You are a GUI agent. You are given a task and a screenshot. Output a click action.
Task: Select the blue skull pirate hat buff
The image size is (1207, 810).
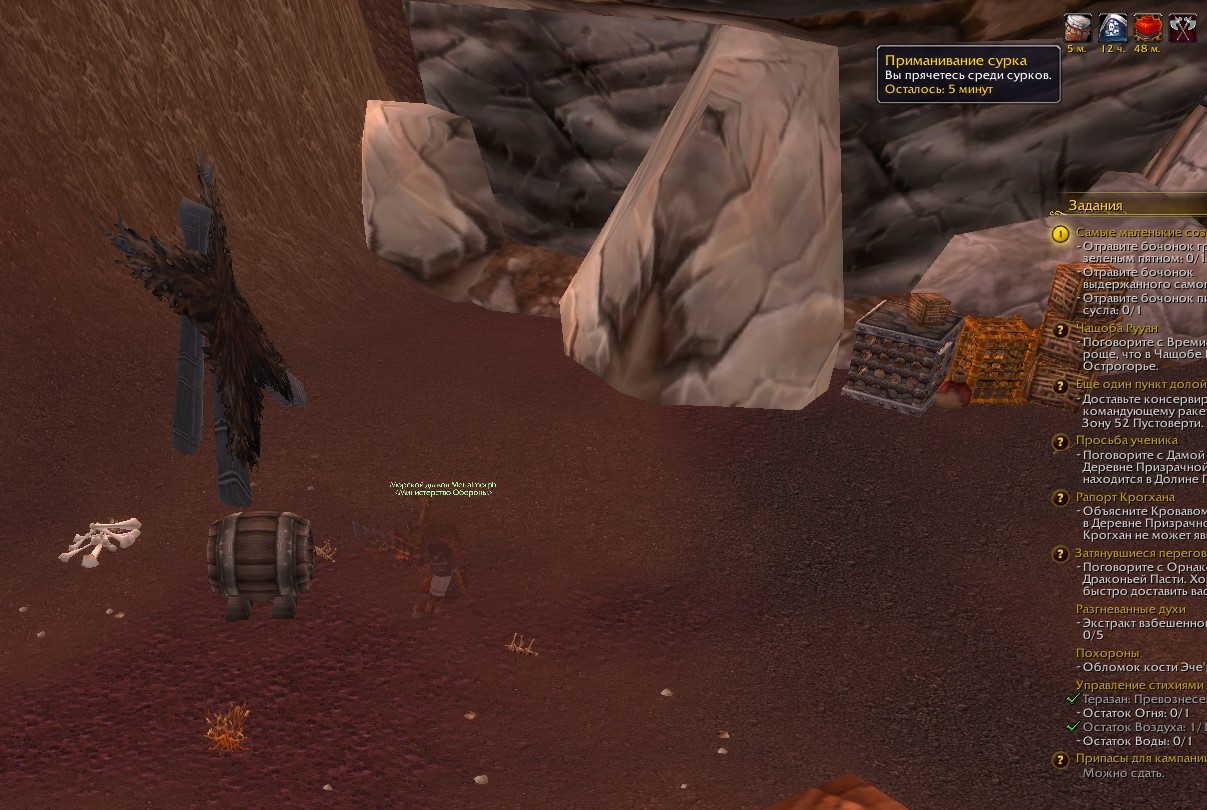click(x=1113, y=27)
